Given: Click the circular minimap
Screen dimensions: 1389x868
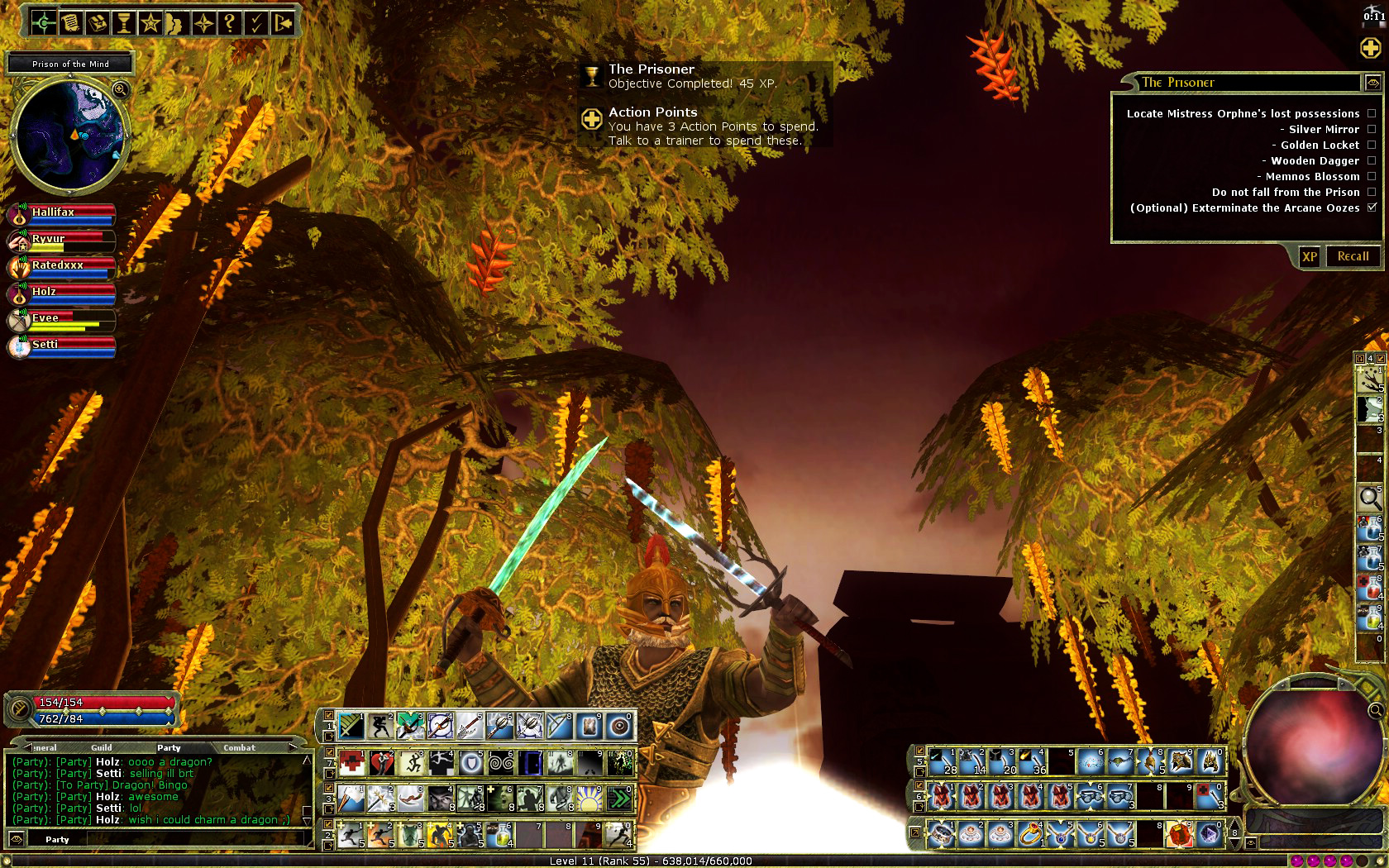Looking at the screenshot, I should 69,136.
